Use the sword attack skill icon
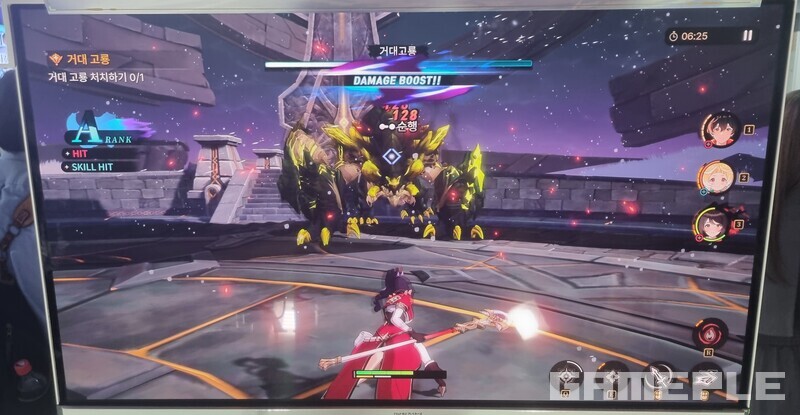The width and height of the screenshot is (800, 415). point(658,379)
